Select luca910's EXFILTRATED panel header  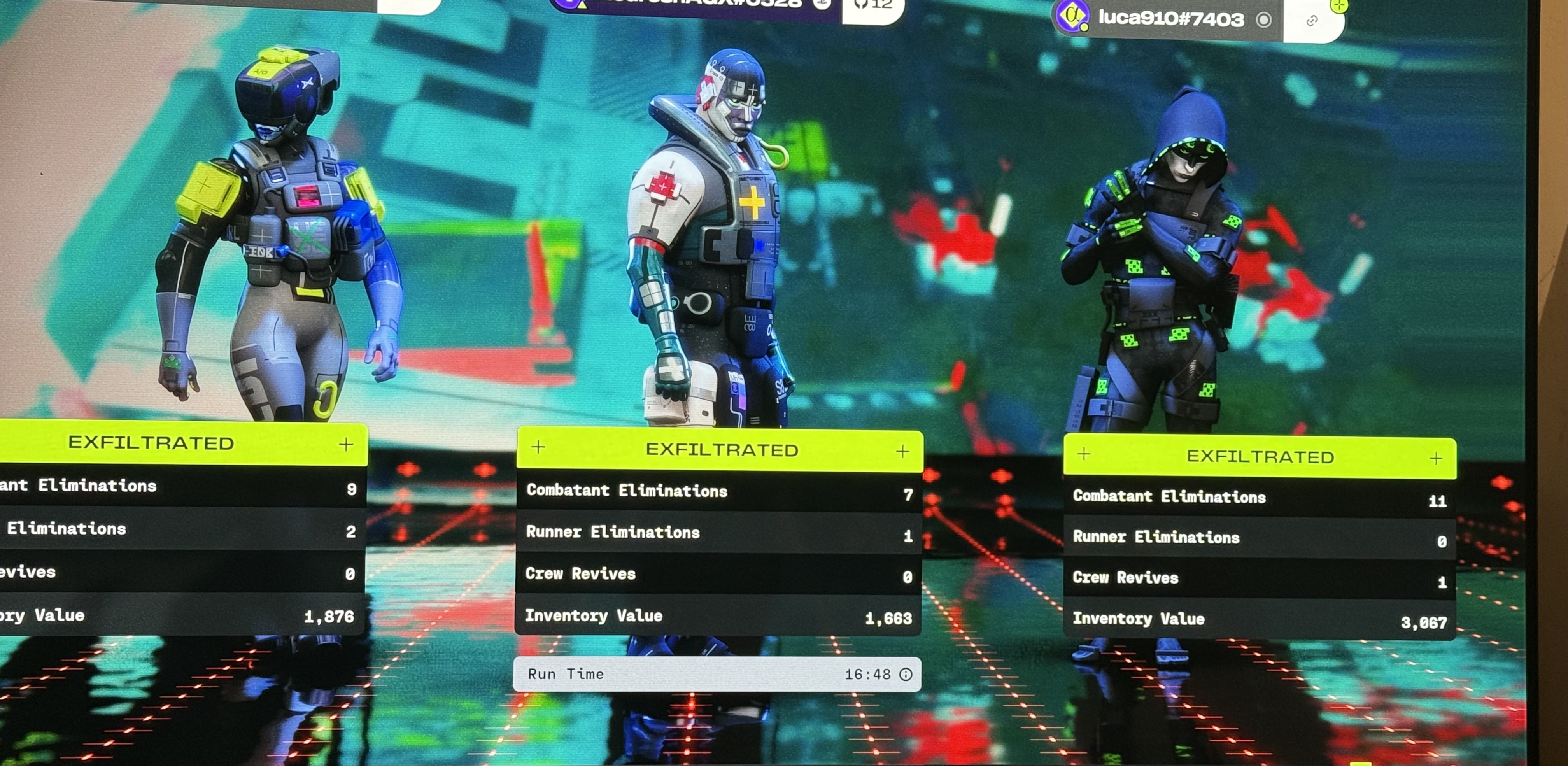point(1260,457)
